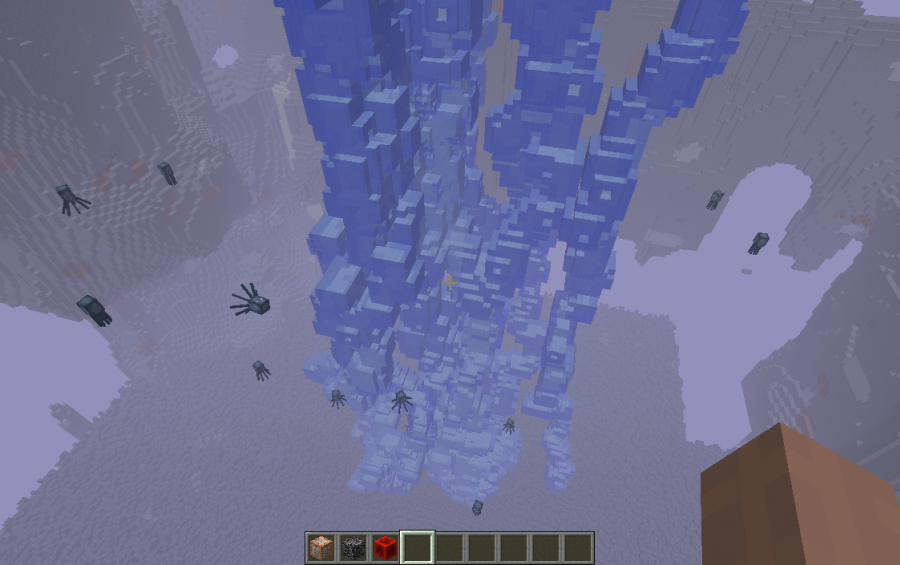Click the highlighted empty hotbar slot
Viewport: 900px width, 565px height.
(x=417, y=547)
